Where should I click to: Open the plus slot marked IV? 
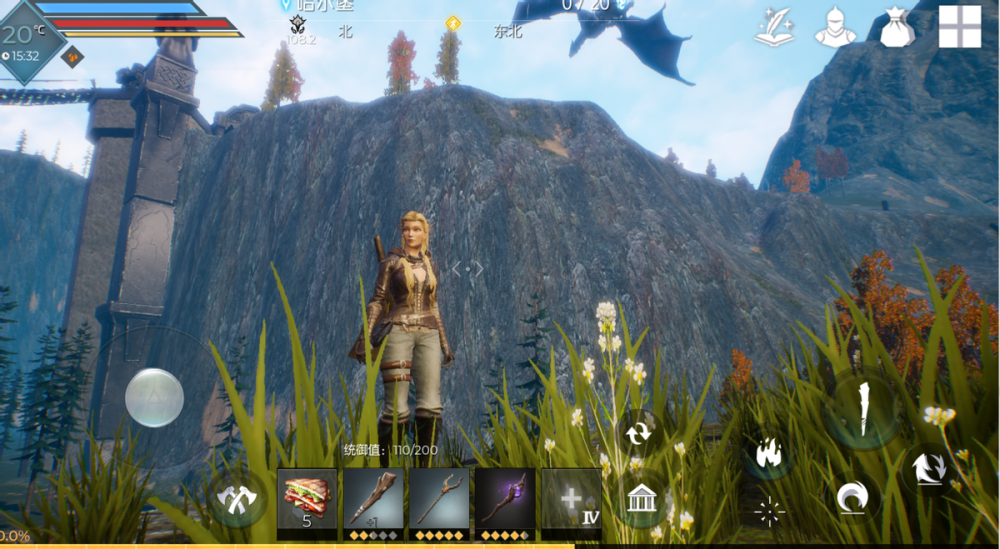(571, 498)
